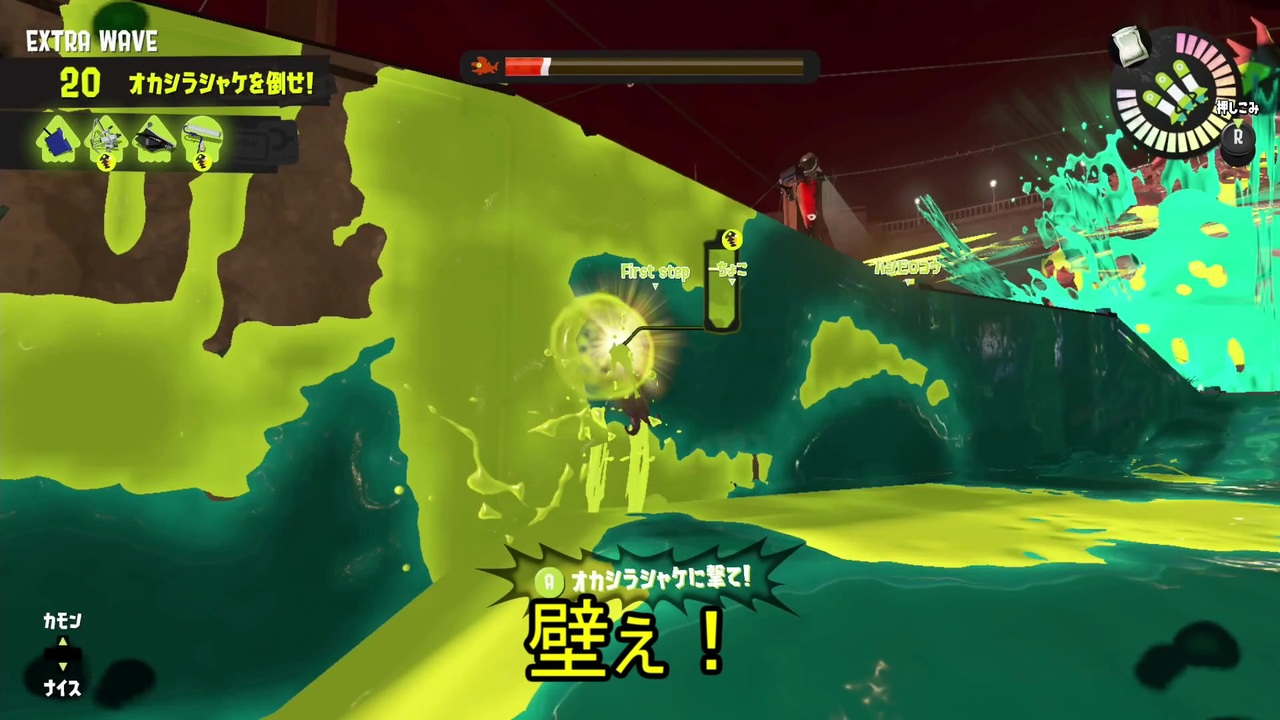Toggle the ナイス signal option
Viewport: 1280px width, 720px height.
(62, 688)
